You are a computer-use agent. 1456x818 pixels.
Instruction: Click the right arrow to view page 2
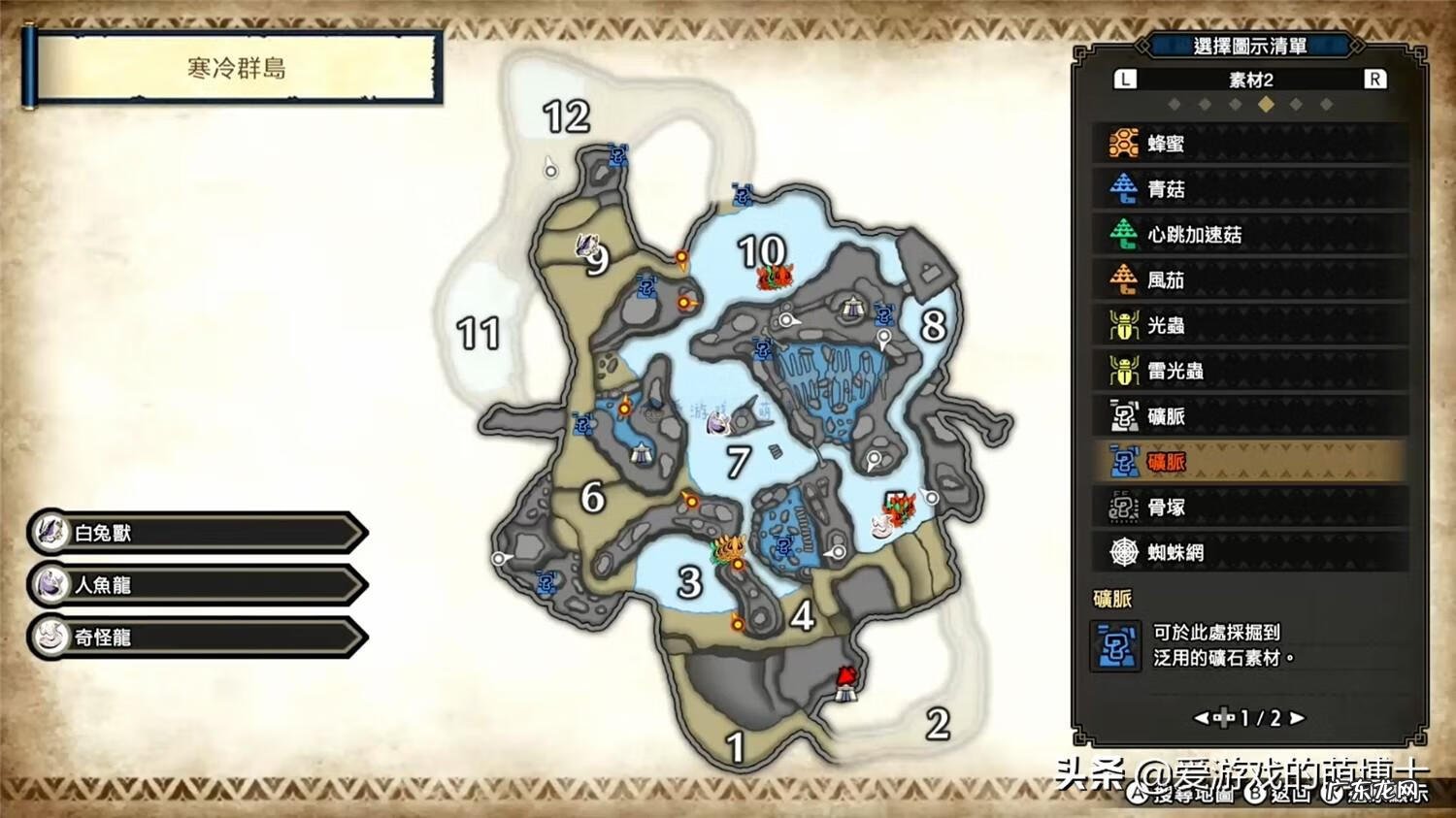pos(1299,718)
